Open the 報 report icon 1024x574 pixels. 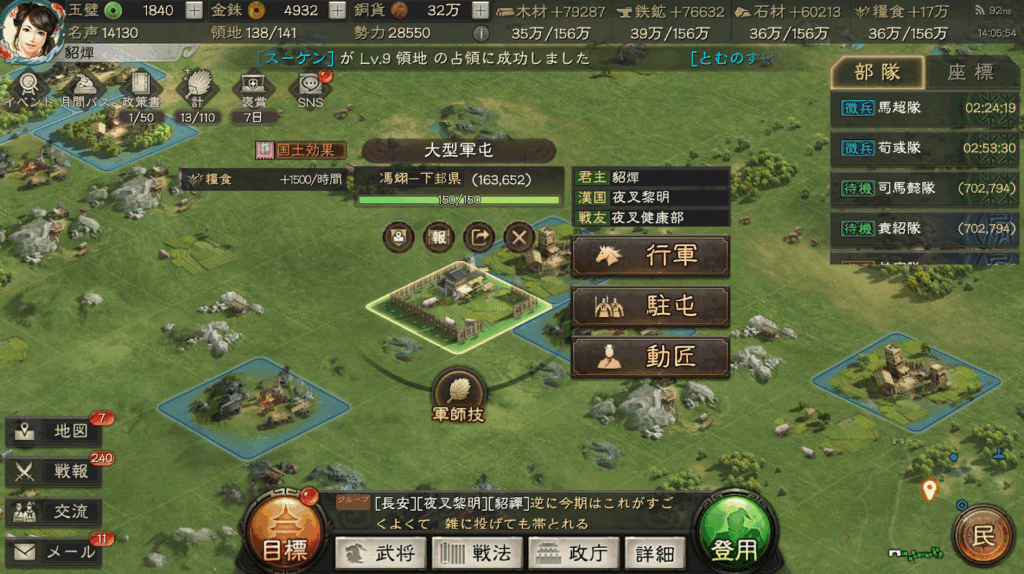tap(438, 237)
